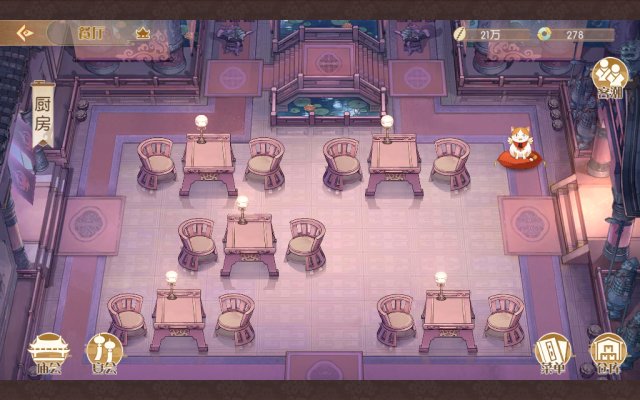Open the round chef icon button
Screen dimensions: 640x400
[608, 77]
